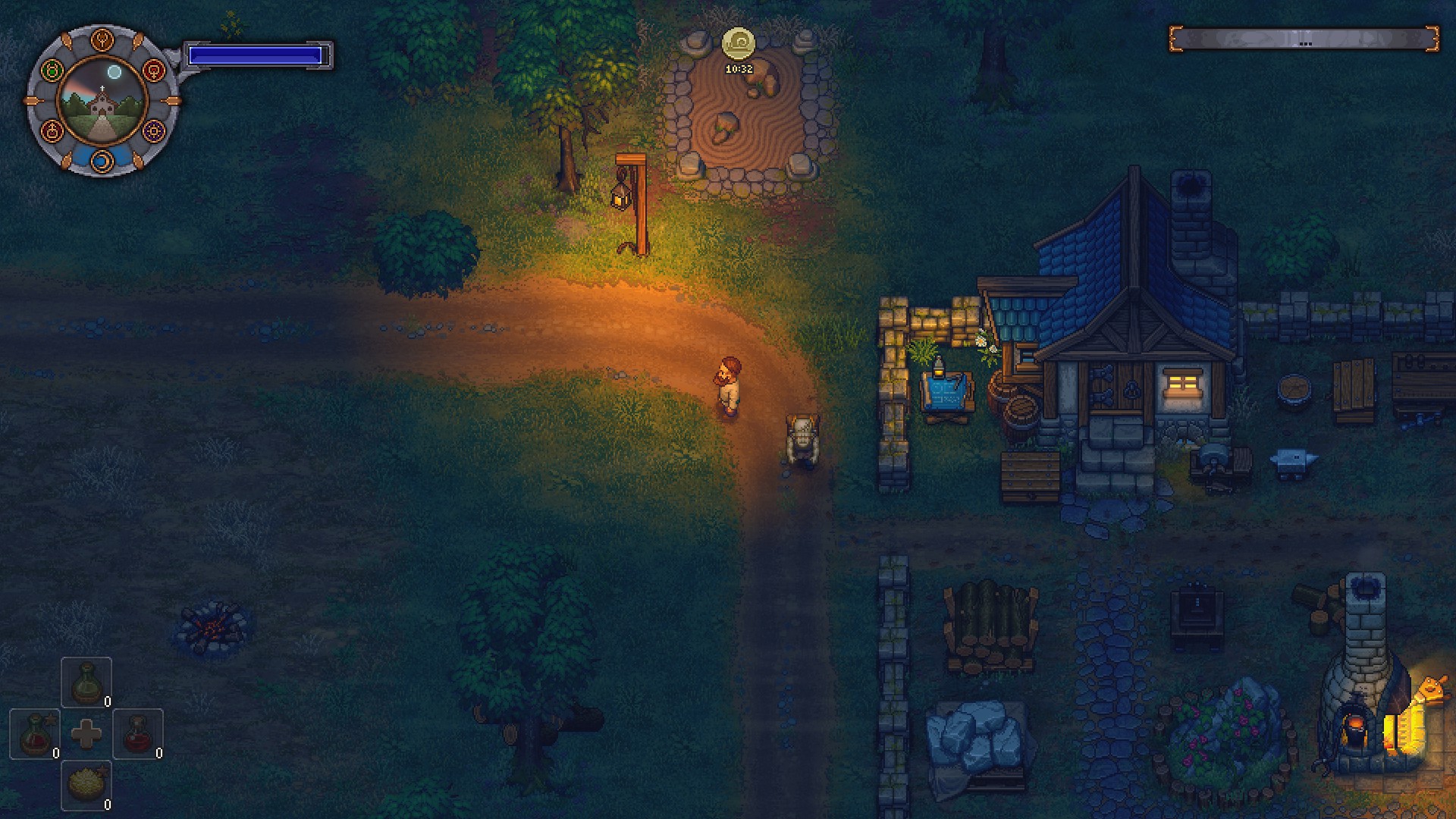
Task: Click the red day symbol on the clock rim
Action: pos(154,71)
